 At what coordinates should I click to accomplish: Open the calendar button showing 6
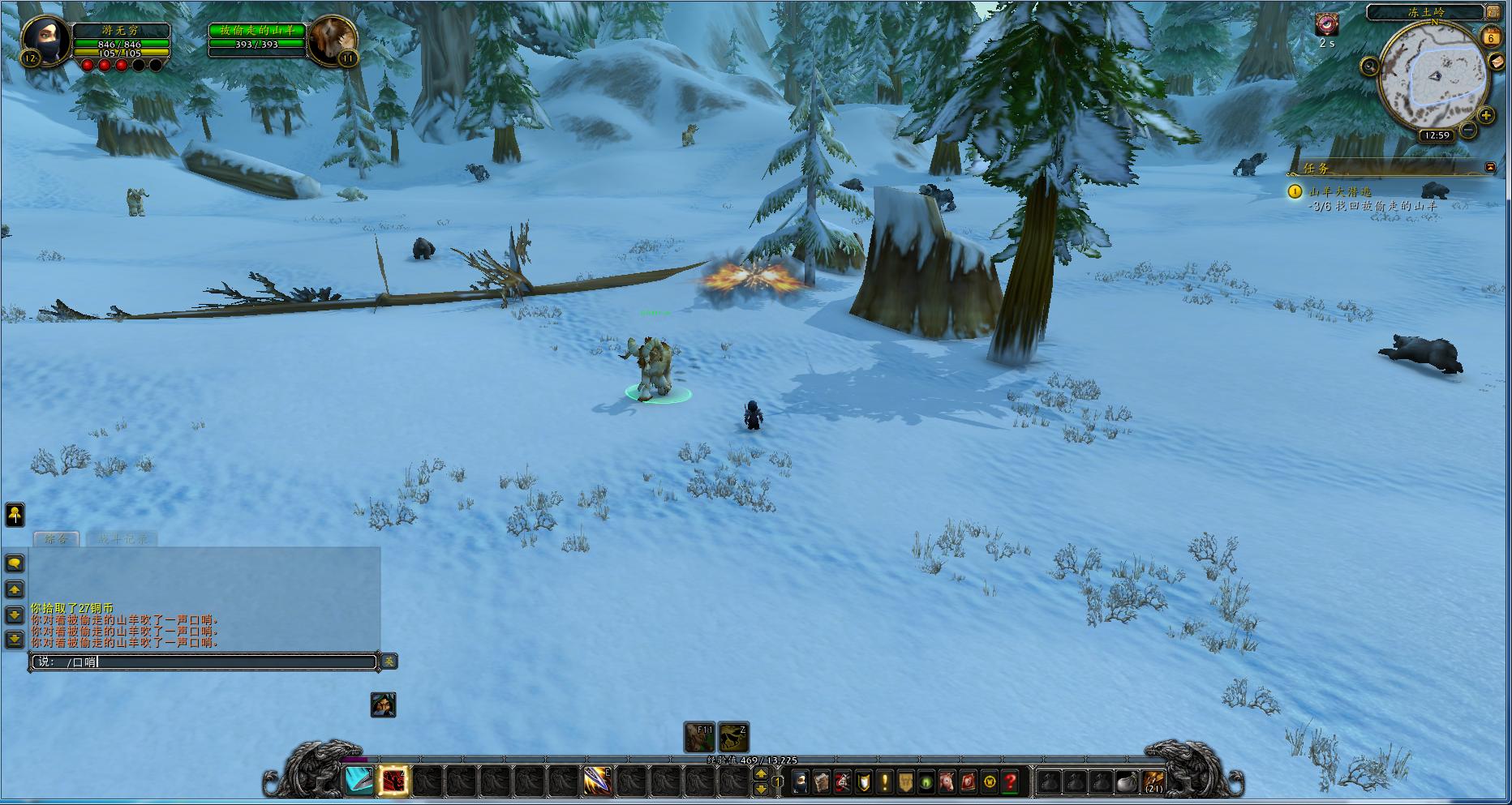tap(1491, 37)
